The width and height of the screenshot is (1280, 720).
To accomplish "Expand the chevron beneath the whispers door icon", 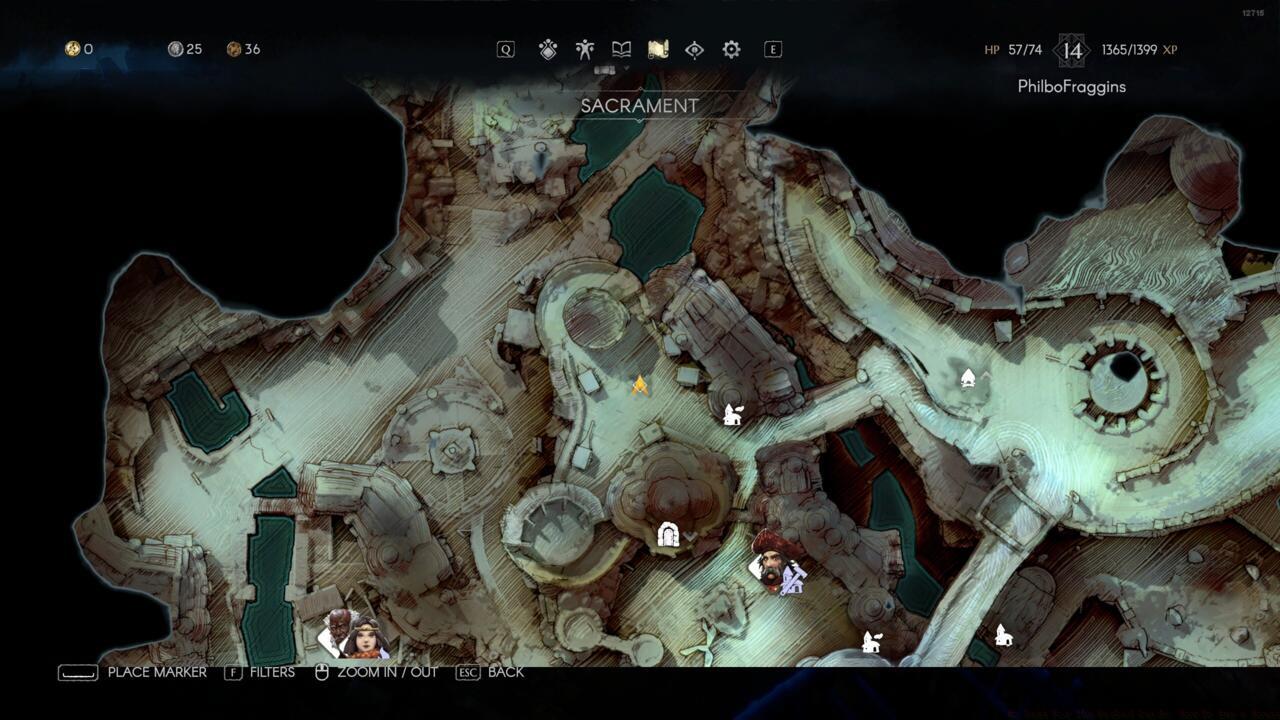I will [x=689, y=536].
